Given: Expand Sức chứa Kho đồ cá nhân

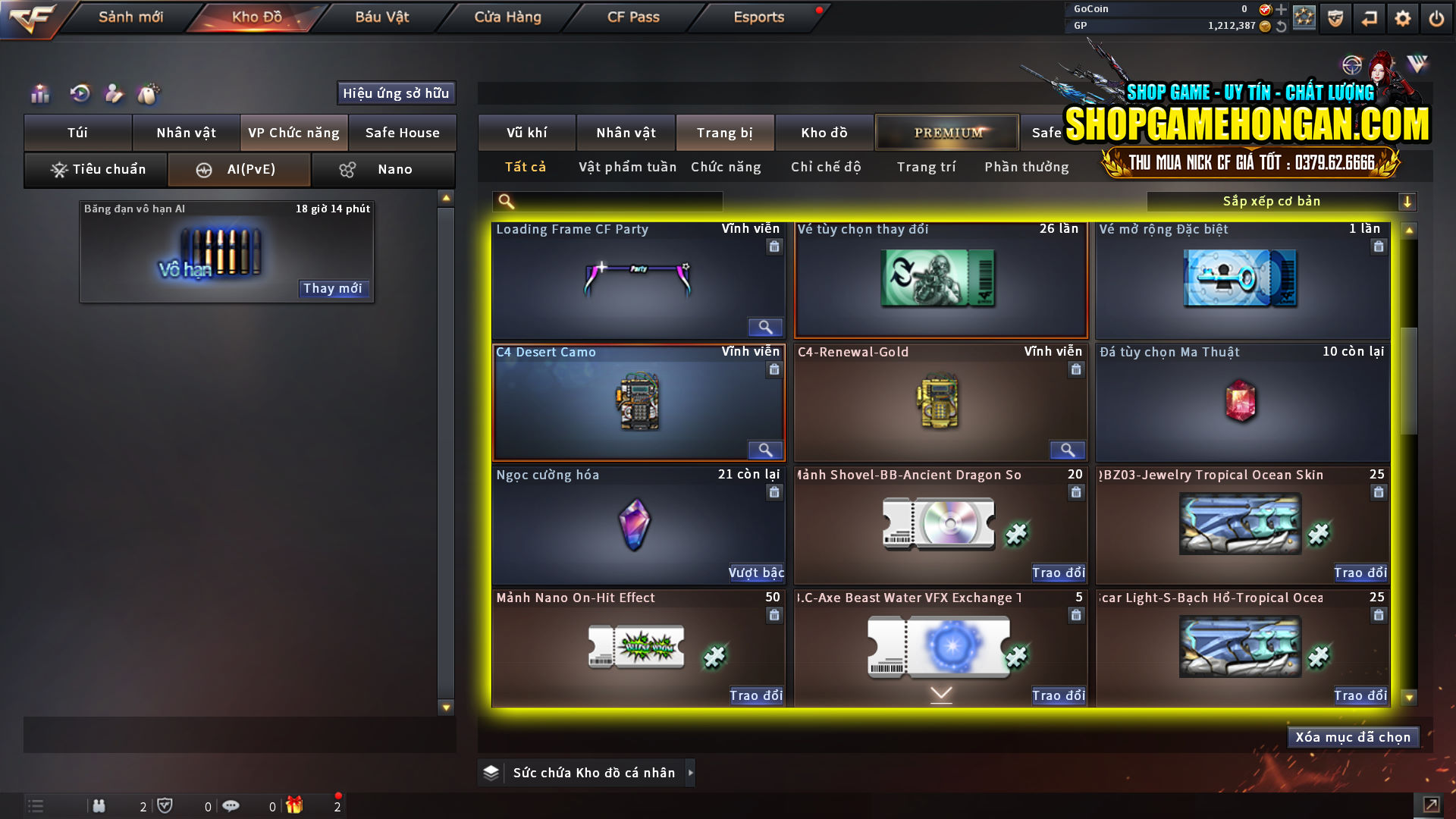Looking at the screenshot, I should tap(691, 773).
